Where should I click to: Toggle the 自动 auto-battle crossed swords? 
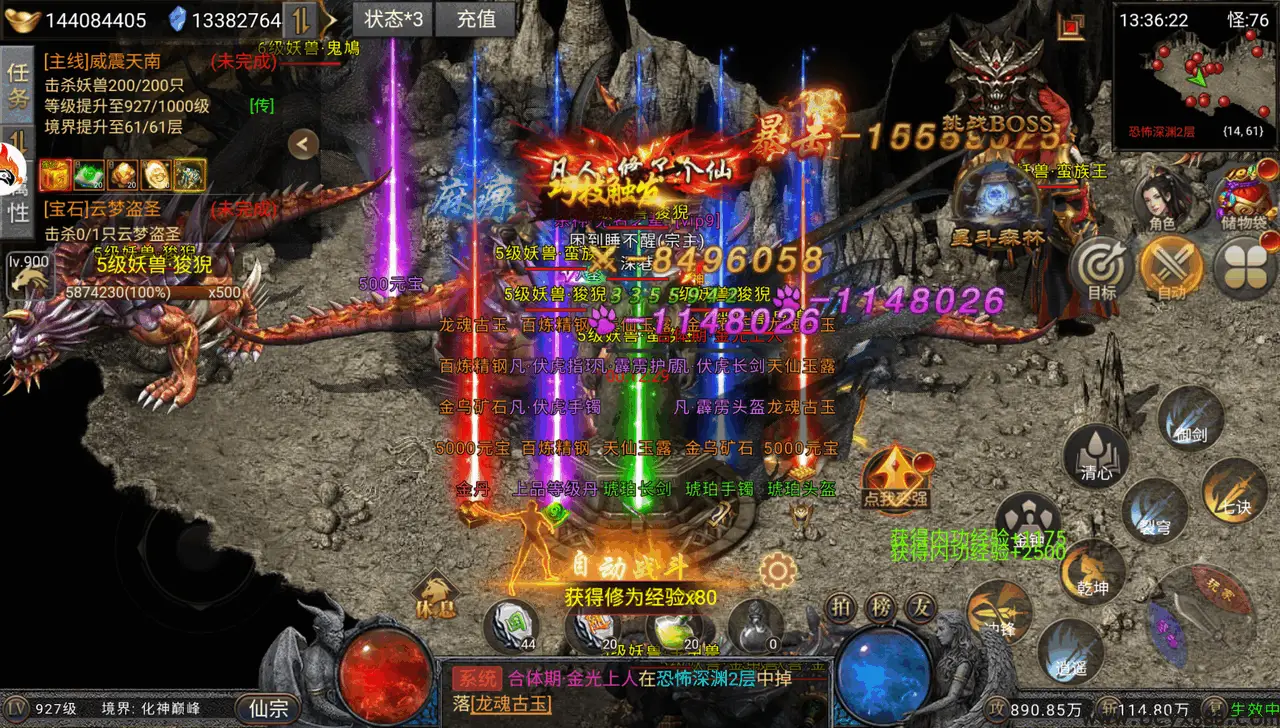[1171, 268]
